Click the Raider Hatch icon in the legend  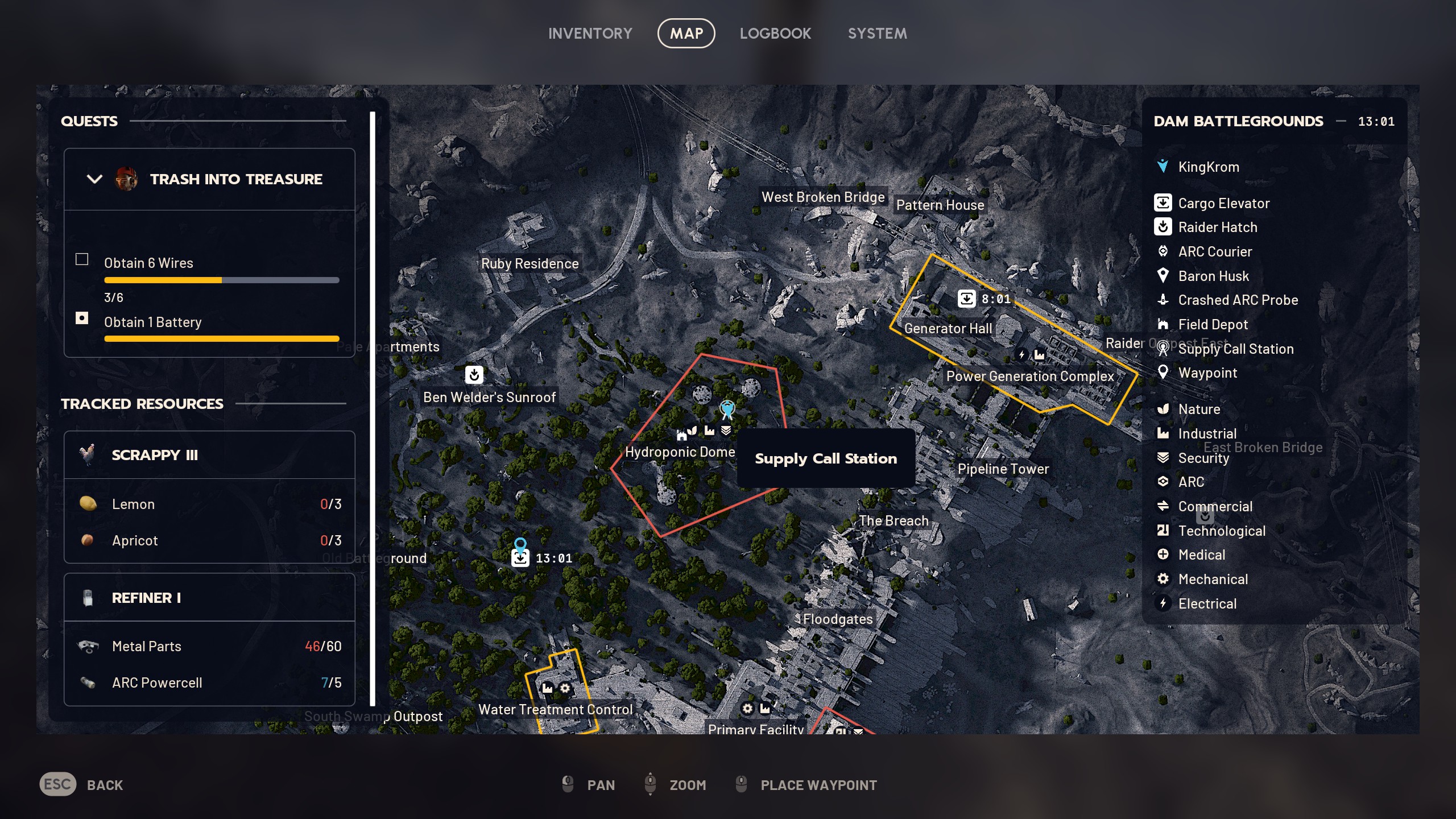[x=1163, y=227]
